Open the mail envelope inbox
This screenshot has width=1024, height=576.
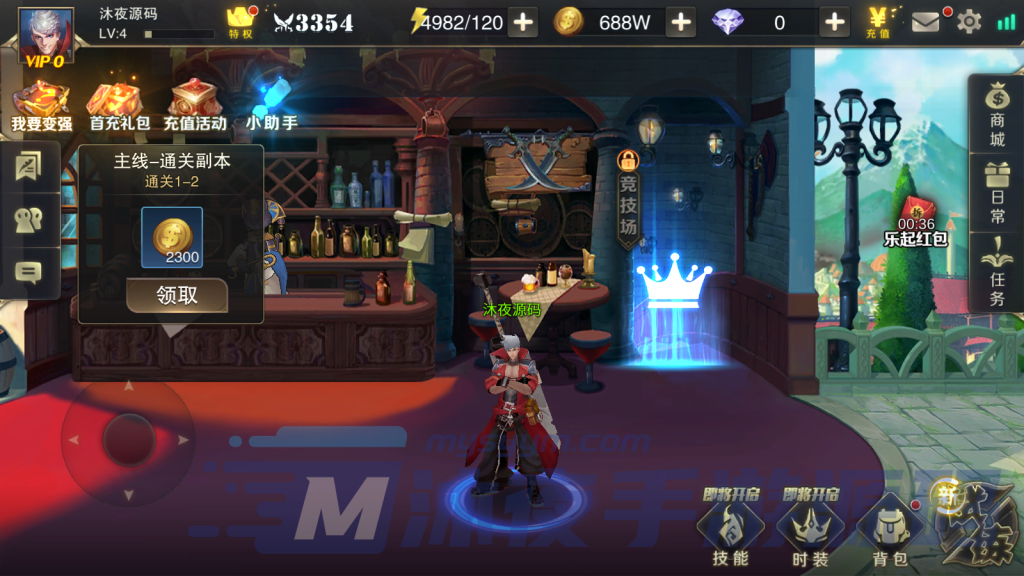926,22
